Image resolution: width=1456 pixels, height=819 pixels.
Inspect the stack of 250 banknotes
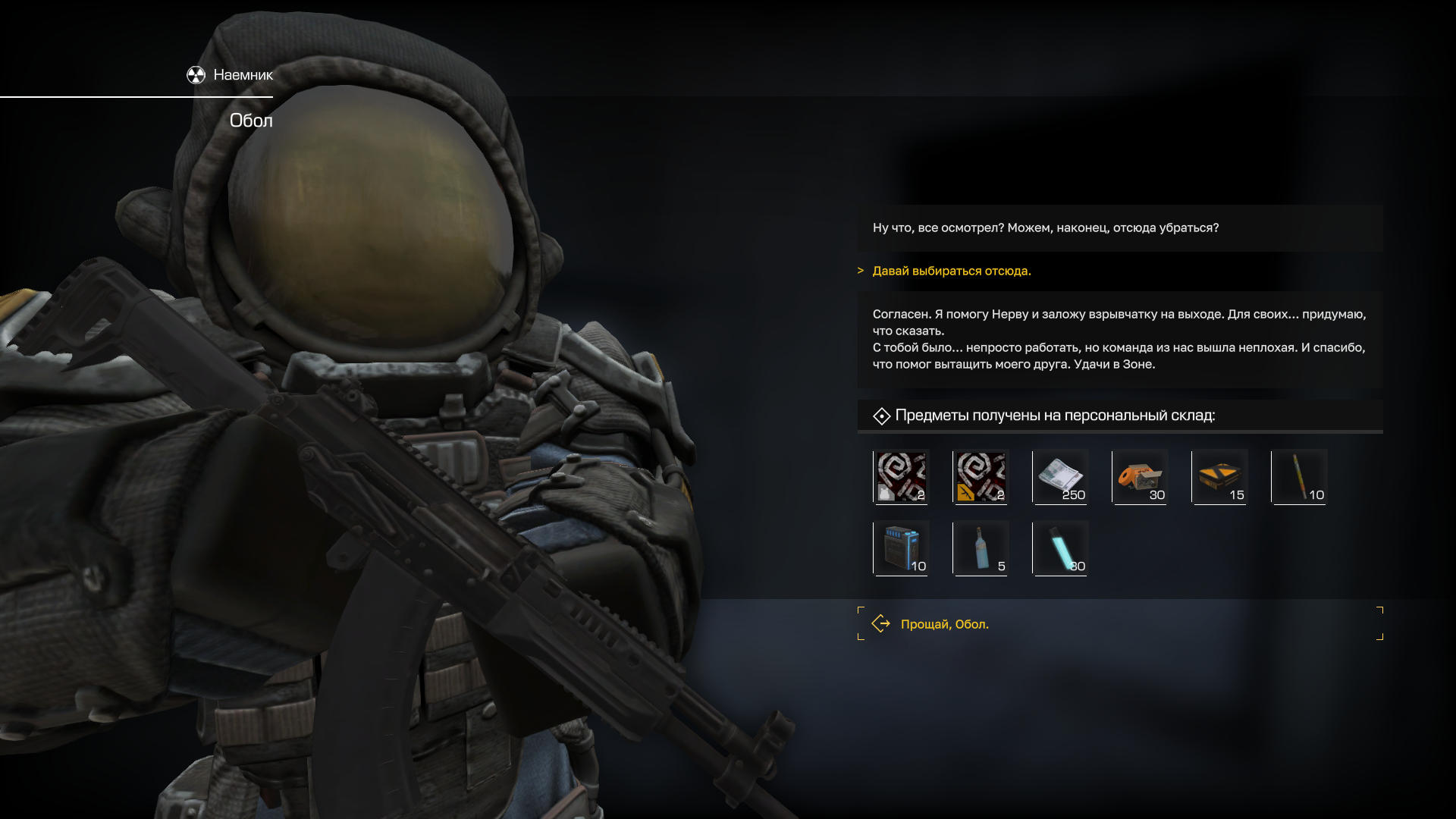(x=1061, y=477)
